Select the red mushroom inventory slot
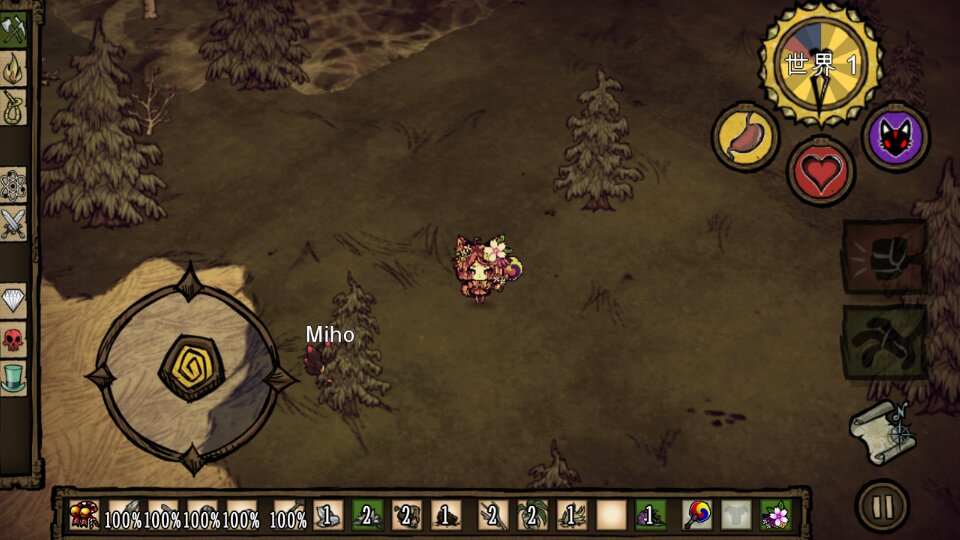Screen dimensions: 960x540 (x=84, y=515)
